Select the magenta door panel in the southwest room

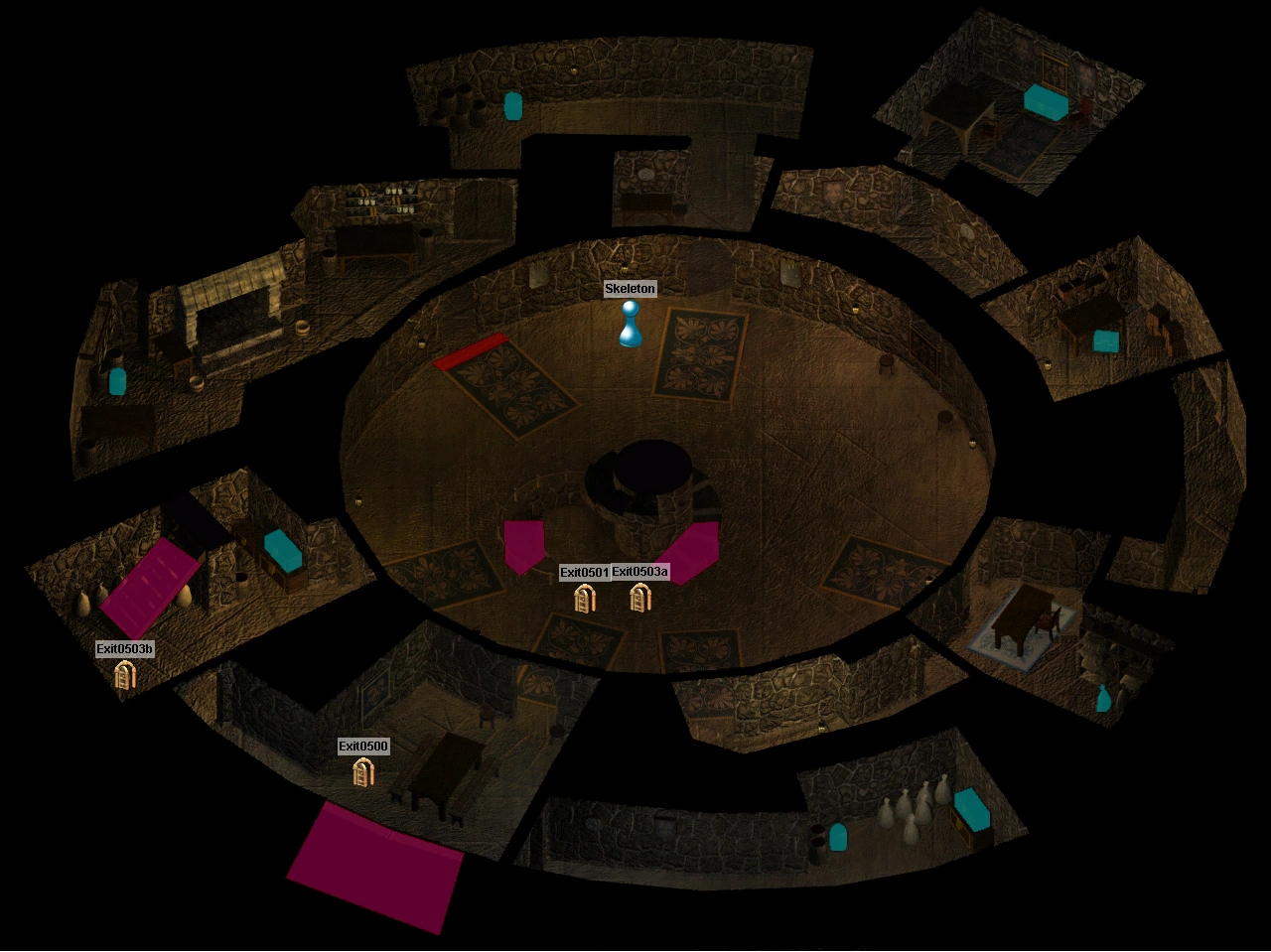coord(149,583)
